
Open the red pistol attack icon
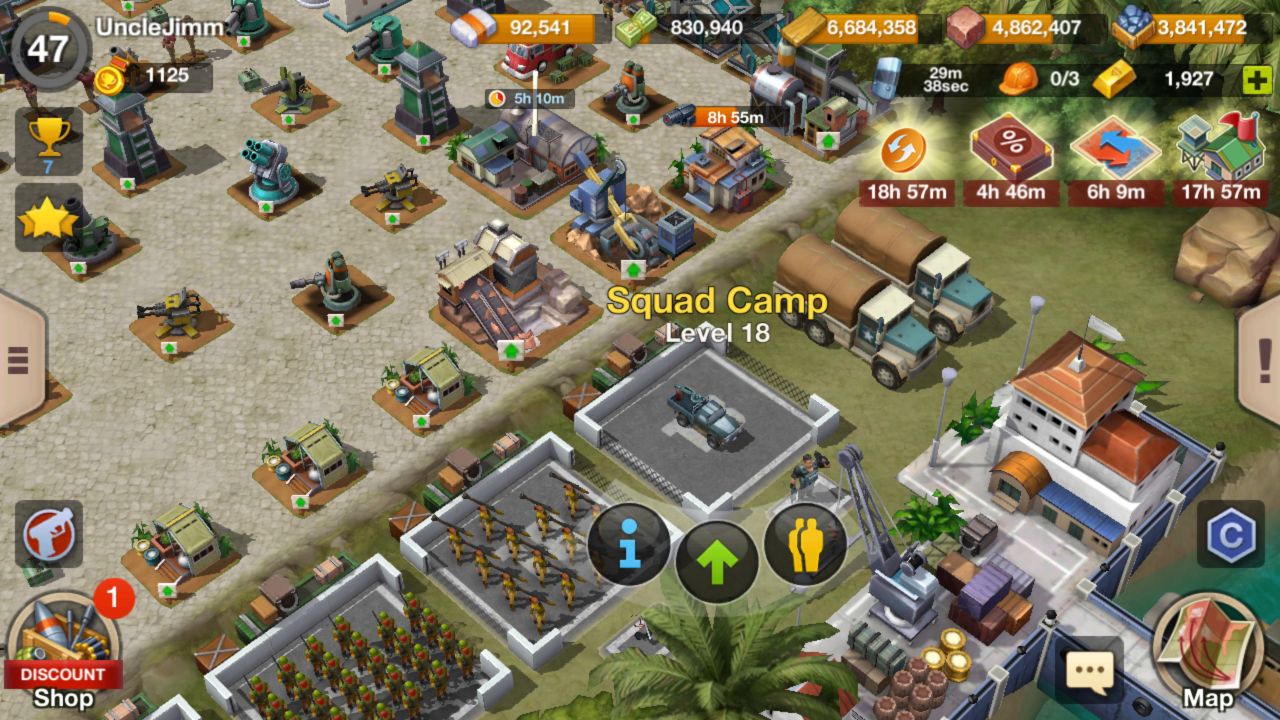click(48, 533)
